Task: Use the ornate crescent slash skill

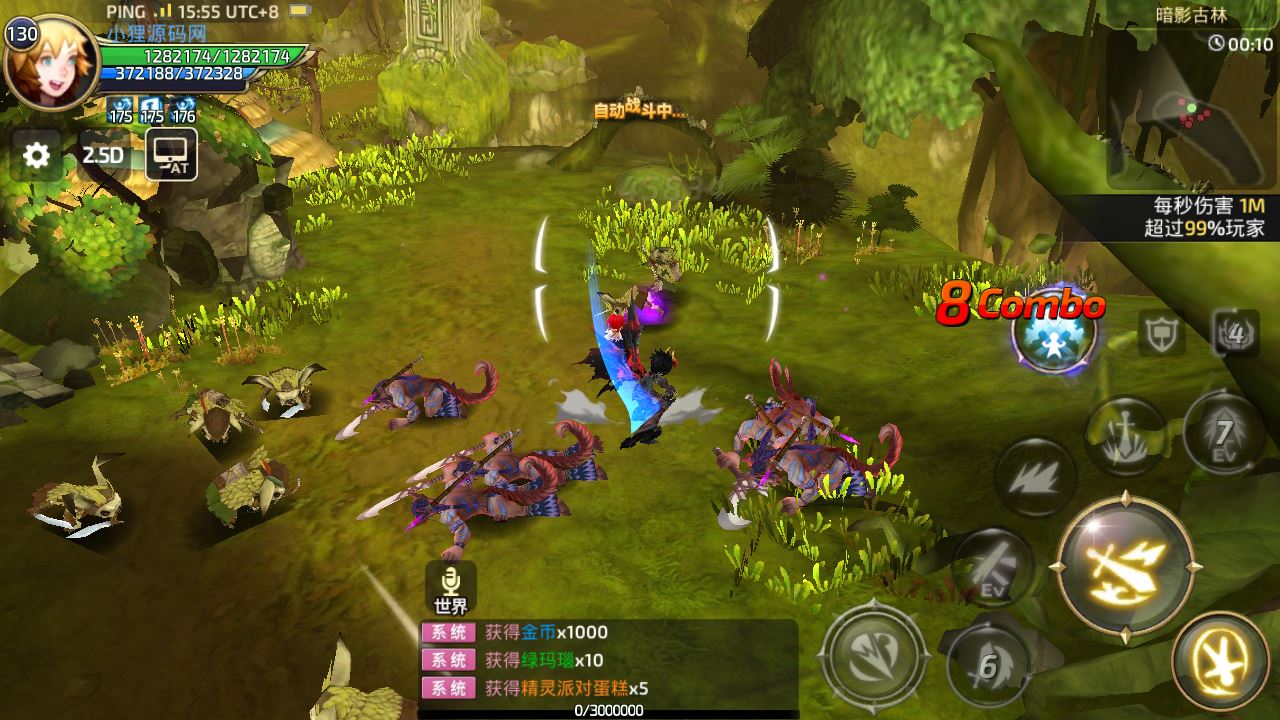Action: (x=873, y=655)
